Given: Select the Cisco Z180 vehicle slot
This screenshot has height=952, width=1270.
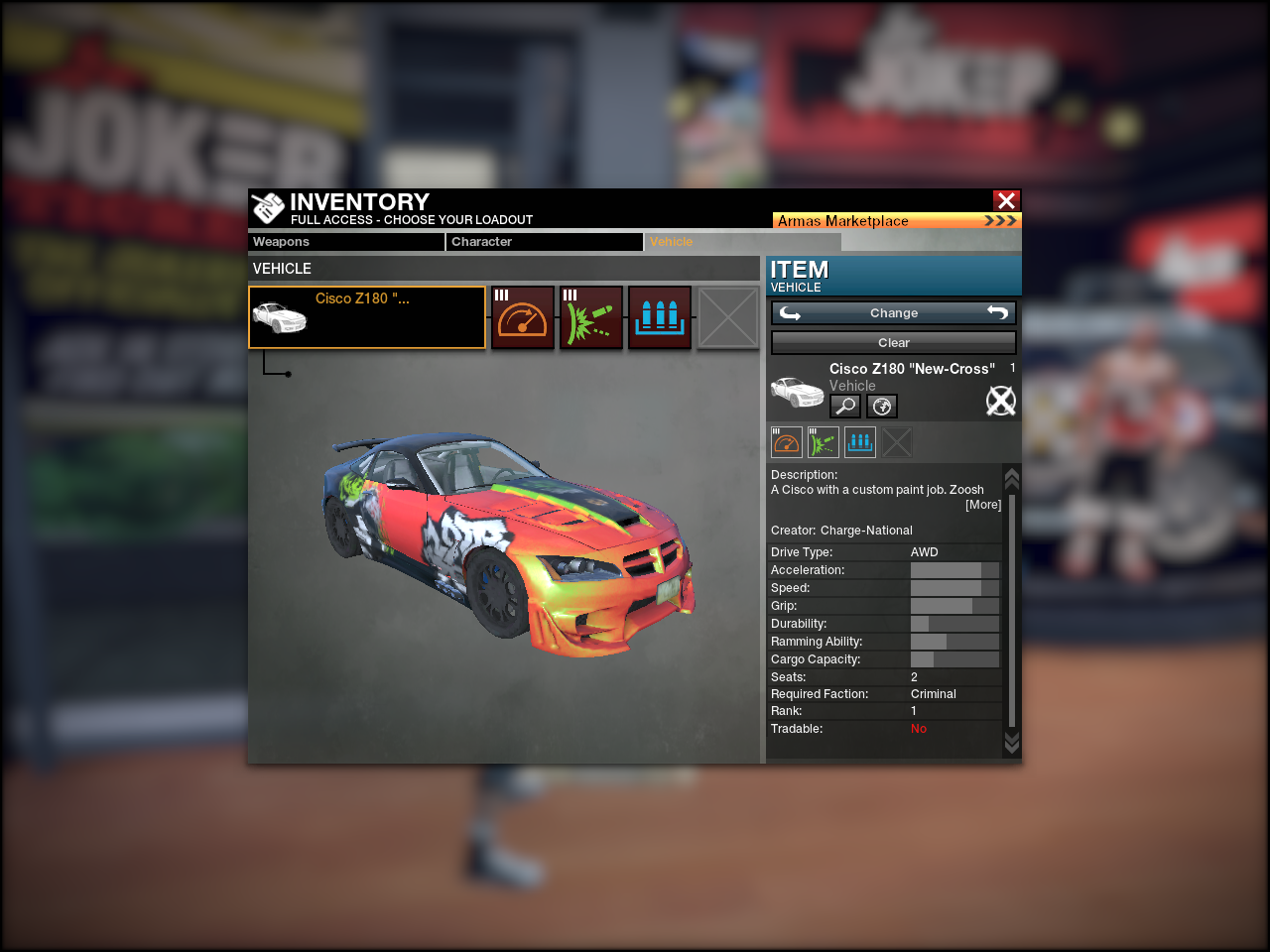Looking at the screenshot, I should [366, 317].
